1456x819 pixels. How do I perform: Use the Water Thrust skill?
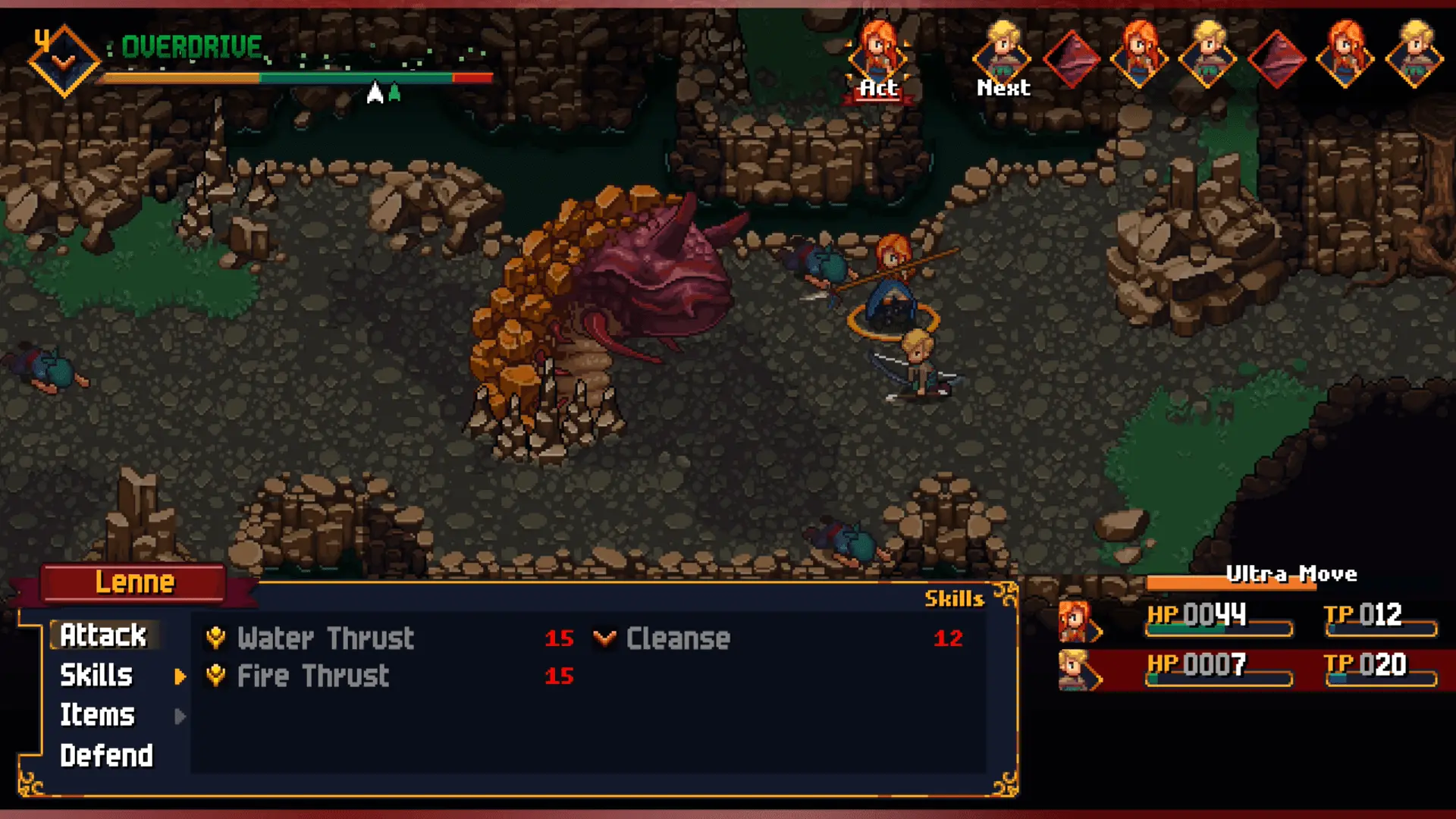coord(325,639)
